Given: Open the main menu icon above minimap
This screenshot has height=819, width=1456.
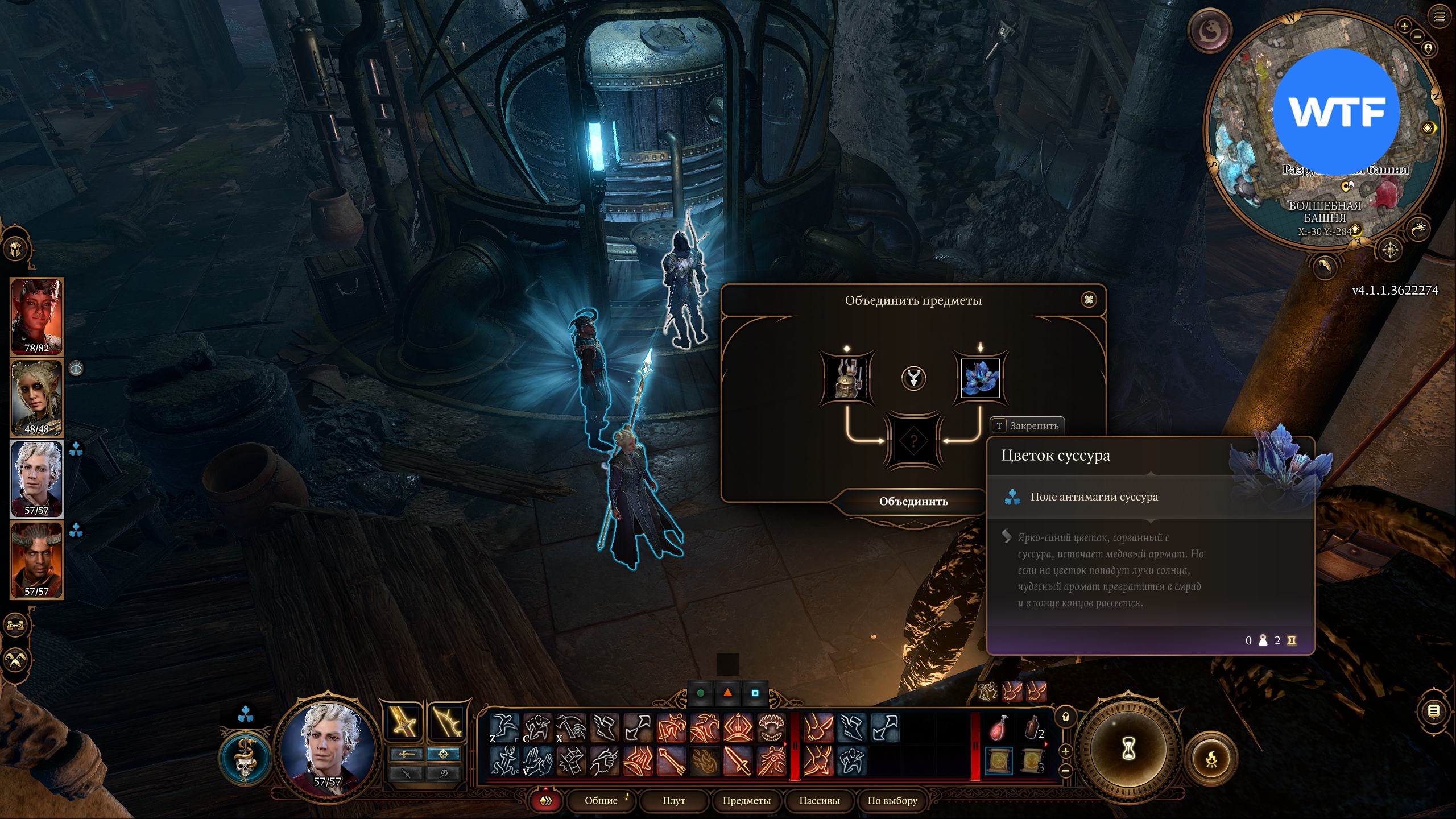Looking at the screenshot, I should click(x=1440, y=16).
